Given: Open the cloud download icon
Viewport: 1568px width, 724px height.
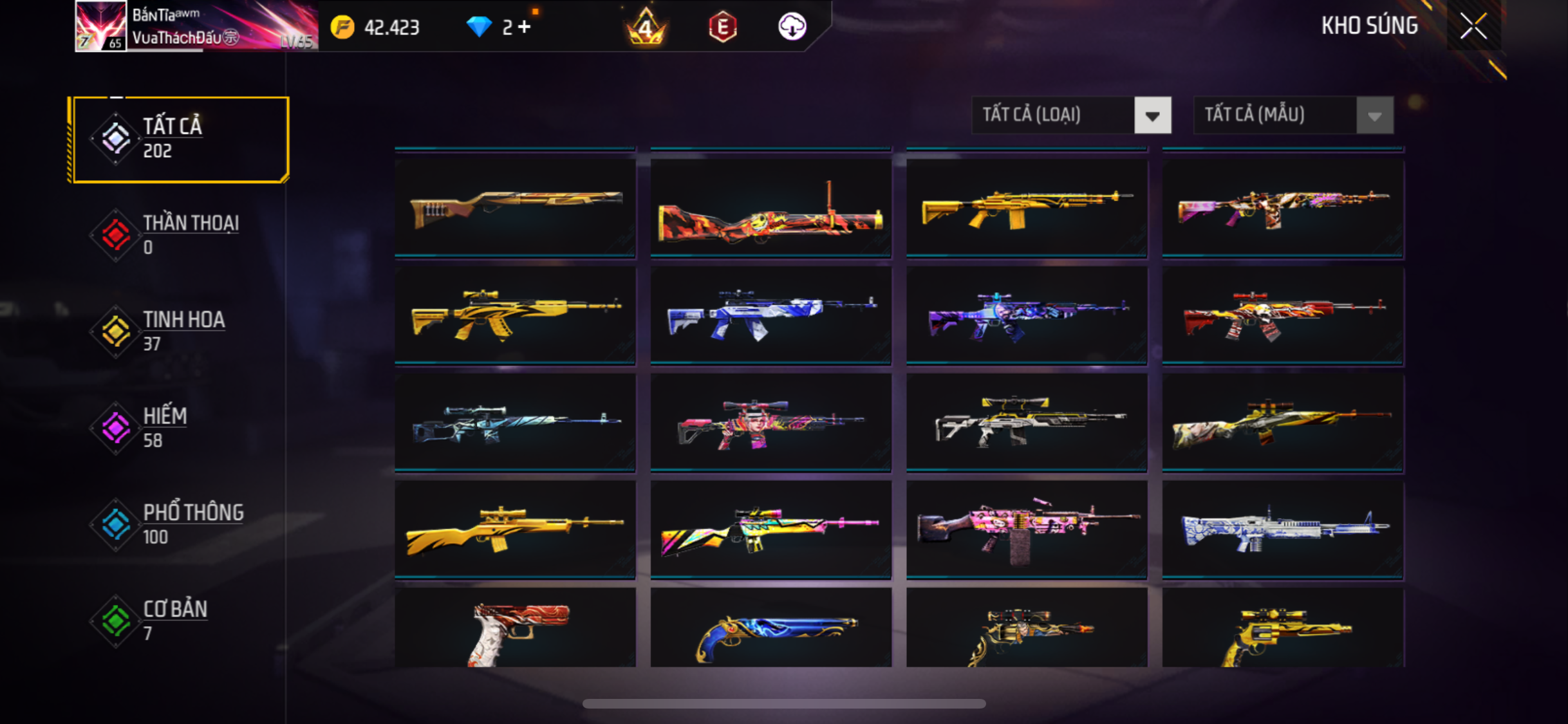Looking at the screenshot, I should pyautogui.click(x=792, y=27).
